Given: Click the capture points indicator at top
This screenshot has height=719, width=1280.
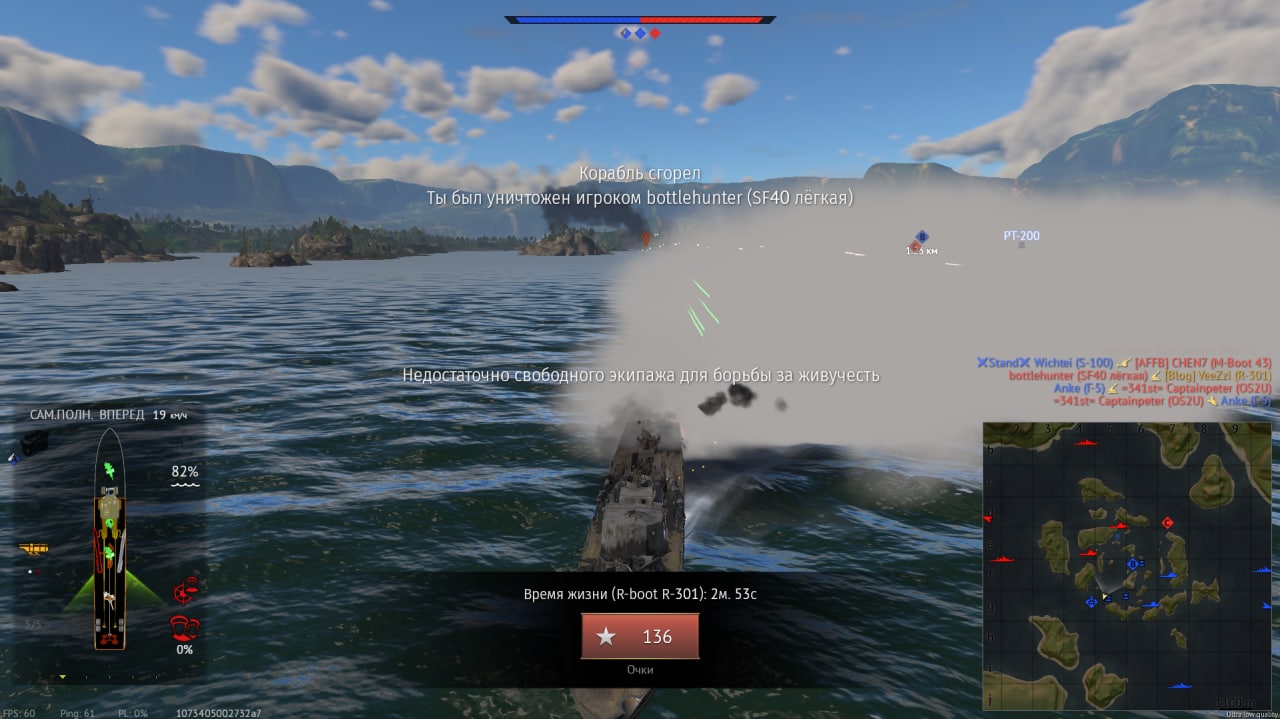Looking at the screenshot, I should coord(640,33).
